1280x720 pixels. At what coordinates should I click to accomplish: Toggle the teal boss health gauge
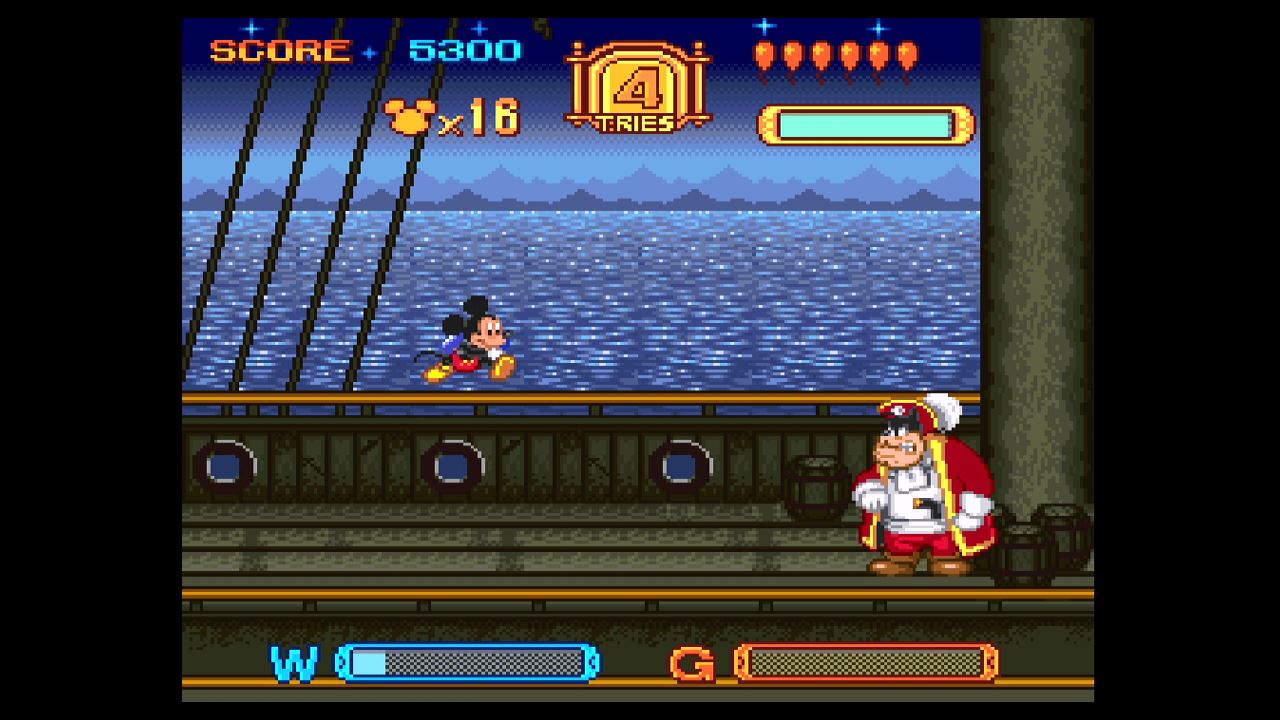[865, 125]
